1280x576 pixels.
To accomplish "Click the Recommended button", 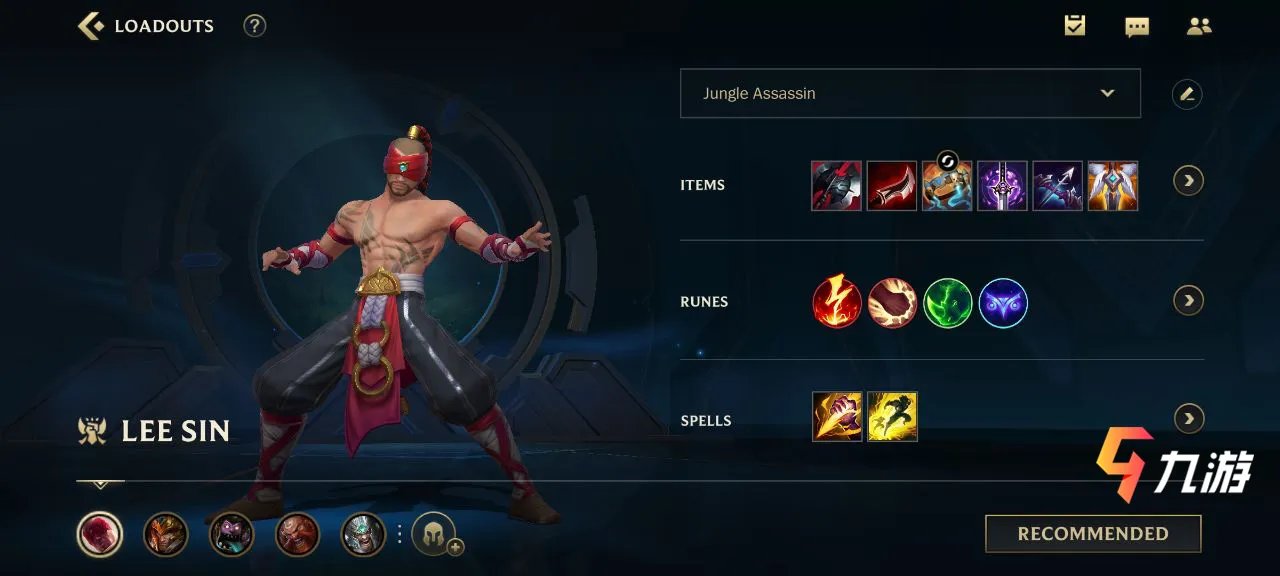I will click(1093, 534).
